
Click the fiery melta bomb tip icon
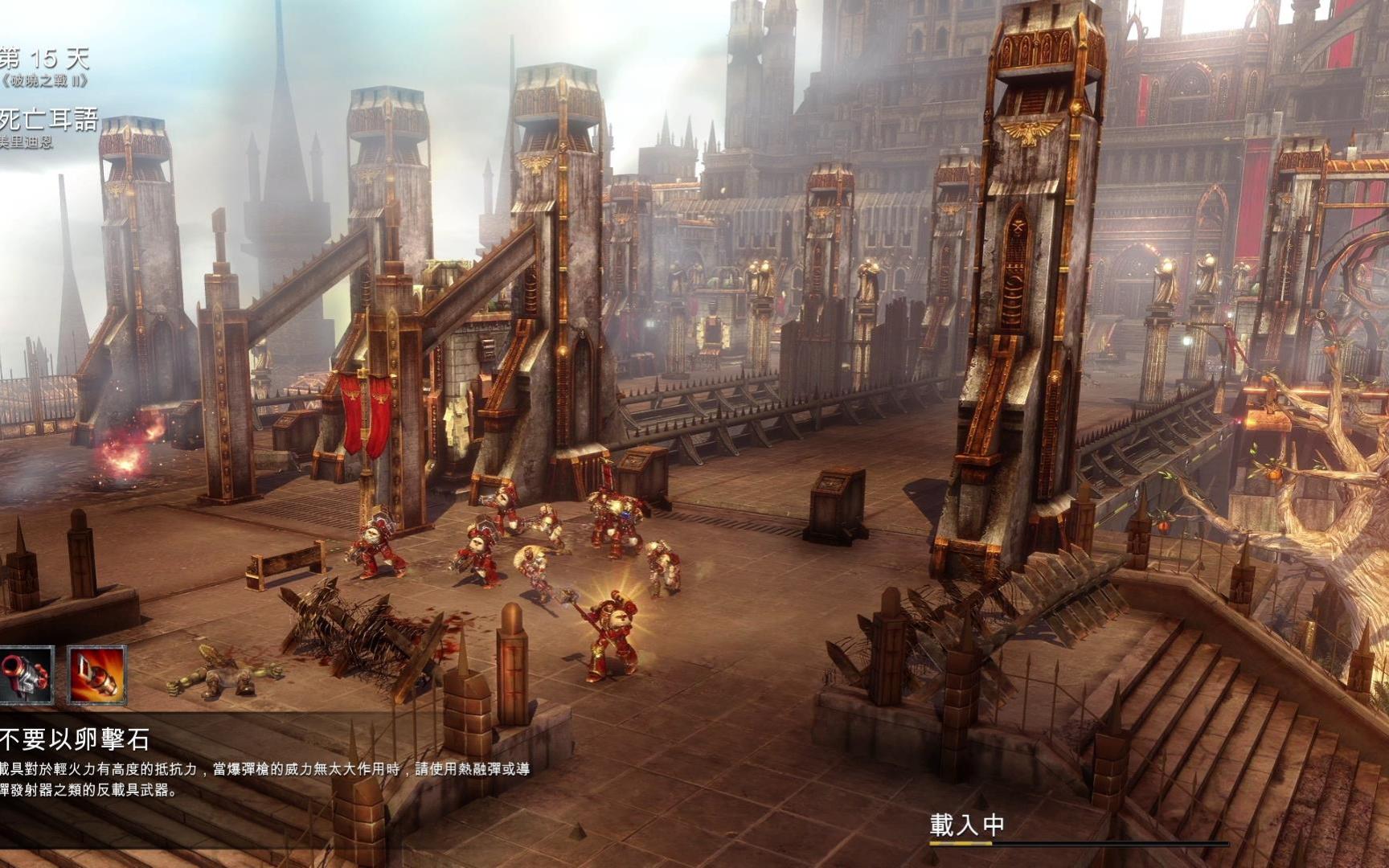pos(96,675)
